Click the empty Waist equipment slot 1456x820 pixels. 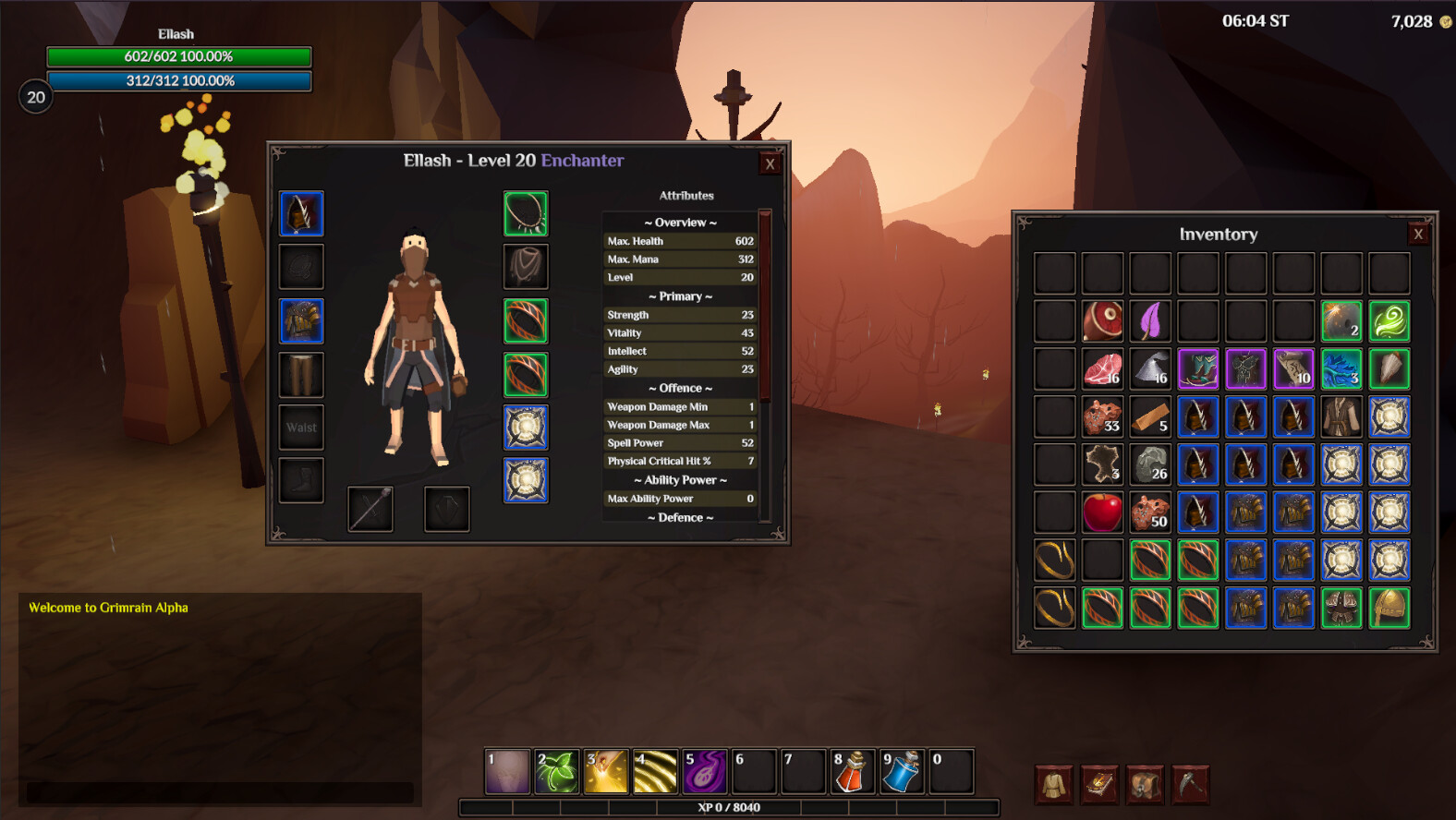(301, 427)
